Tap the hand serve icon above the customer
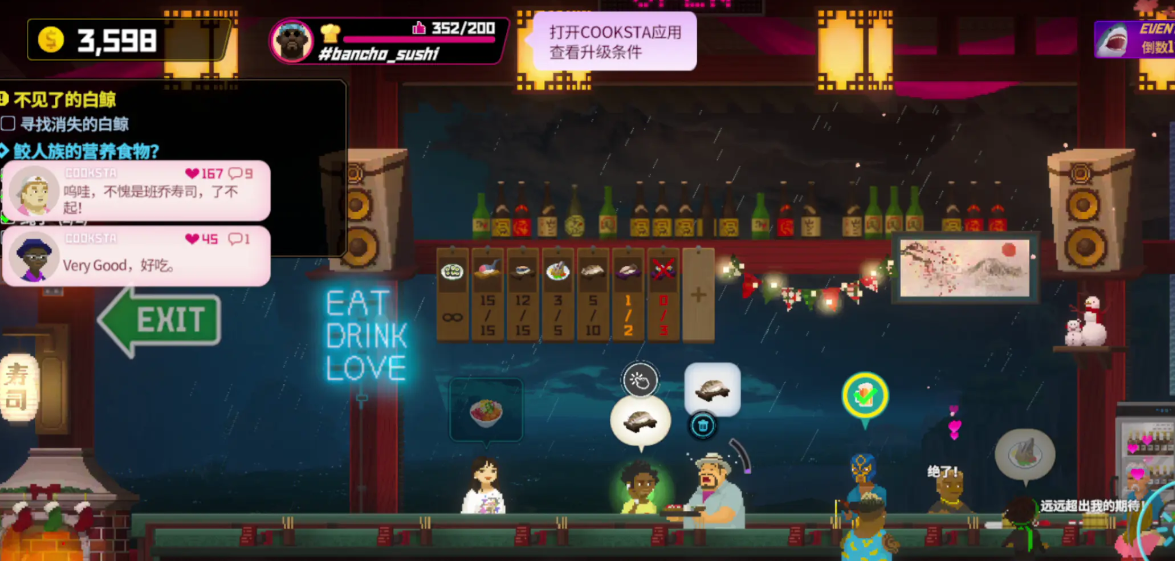 [640, 379]
